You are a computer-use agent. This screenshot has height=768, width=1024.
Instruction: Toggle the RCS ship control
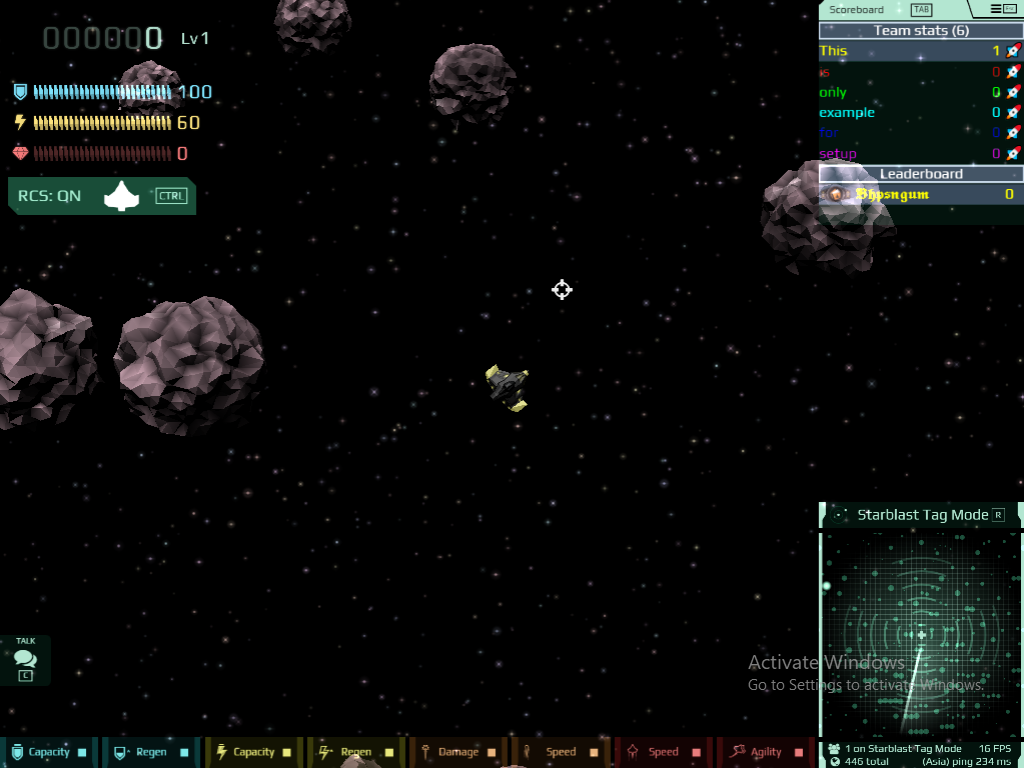click(102, 196)
